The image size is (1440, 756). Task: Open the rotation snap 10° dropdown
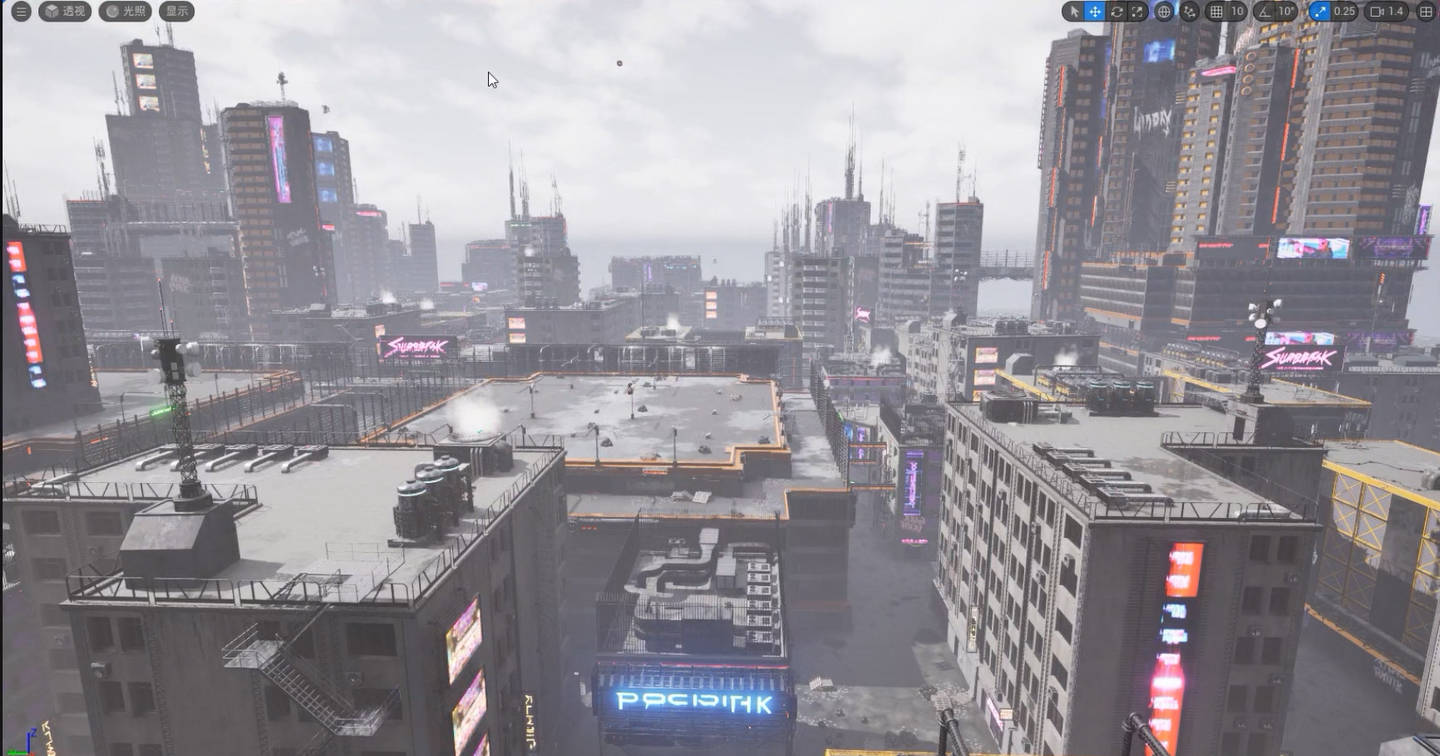point(1287,11)
